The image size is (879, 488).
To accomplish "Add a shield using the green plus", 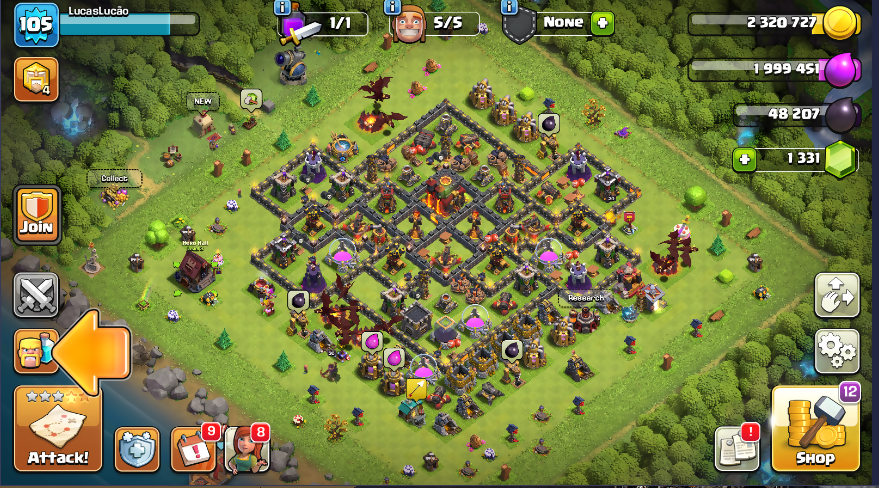I will coord(602,23).
